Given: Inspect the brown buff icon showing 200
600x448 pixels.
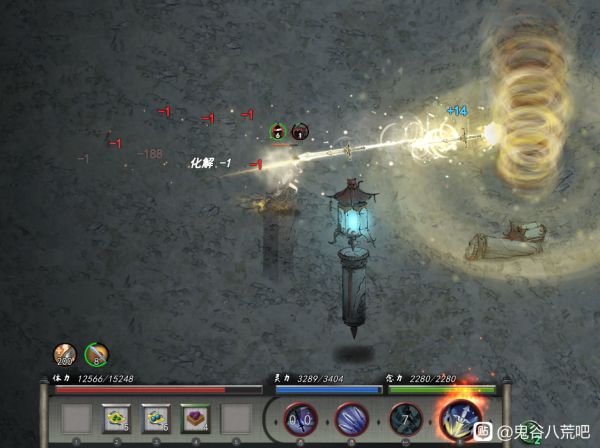Looking at the screenshot, I should click(x=65, y=354).
